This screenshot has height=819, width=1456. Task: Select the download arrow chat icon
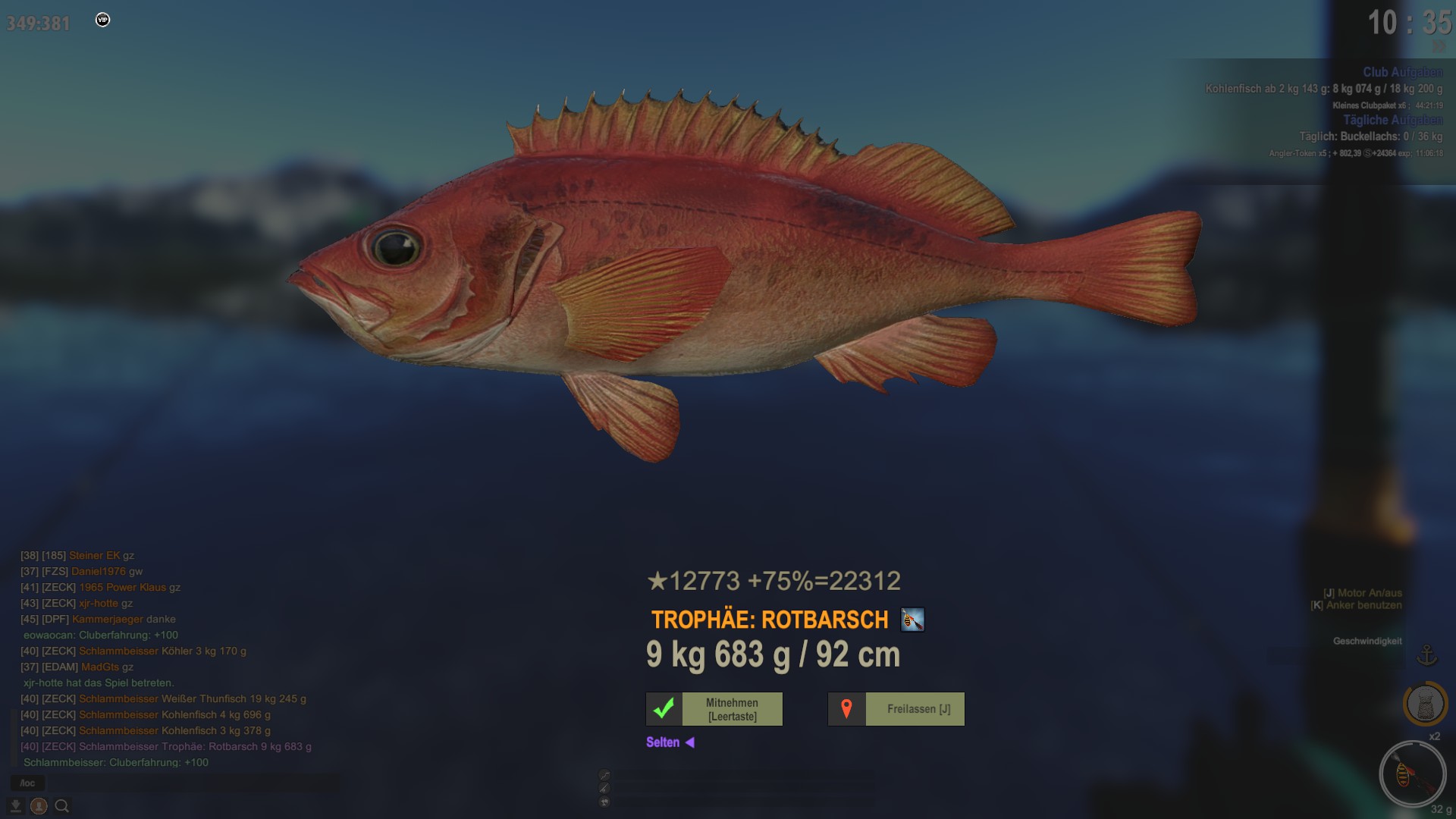click(x=15, y=806)
